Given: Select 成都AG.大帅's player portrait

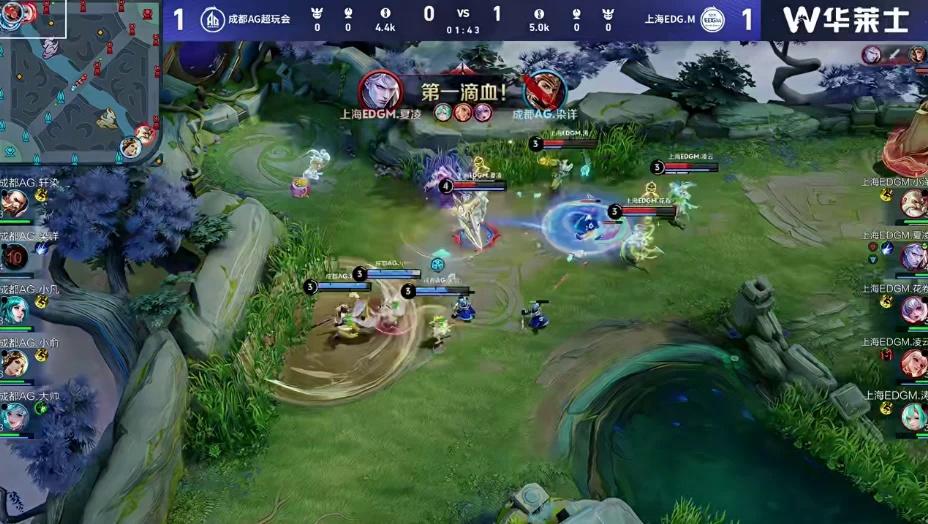Looking at the screenshot, I should (13, 414).
